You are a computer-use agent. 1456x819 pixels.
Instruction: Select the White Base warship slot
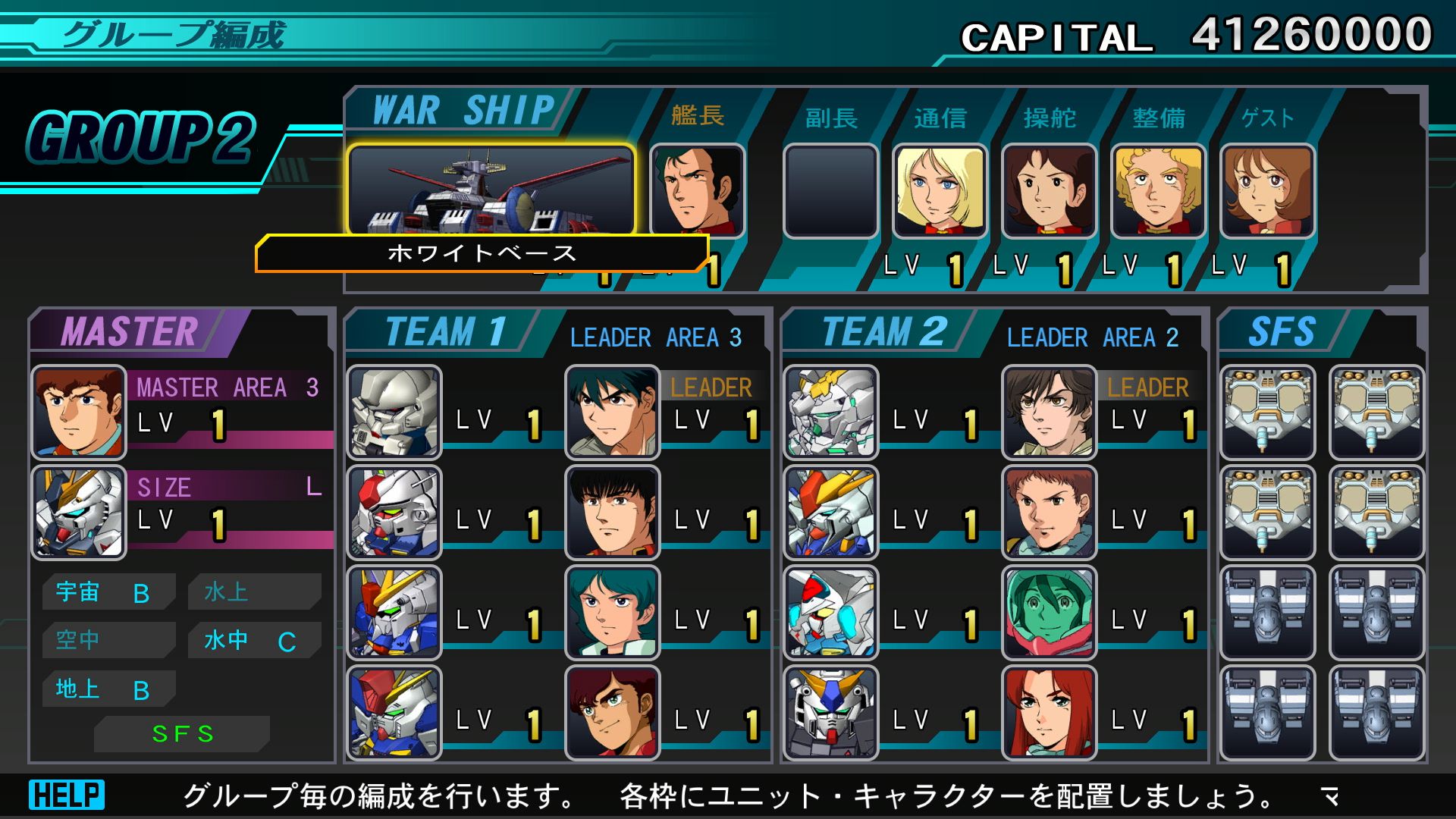point(491,190)
